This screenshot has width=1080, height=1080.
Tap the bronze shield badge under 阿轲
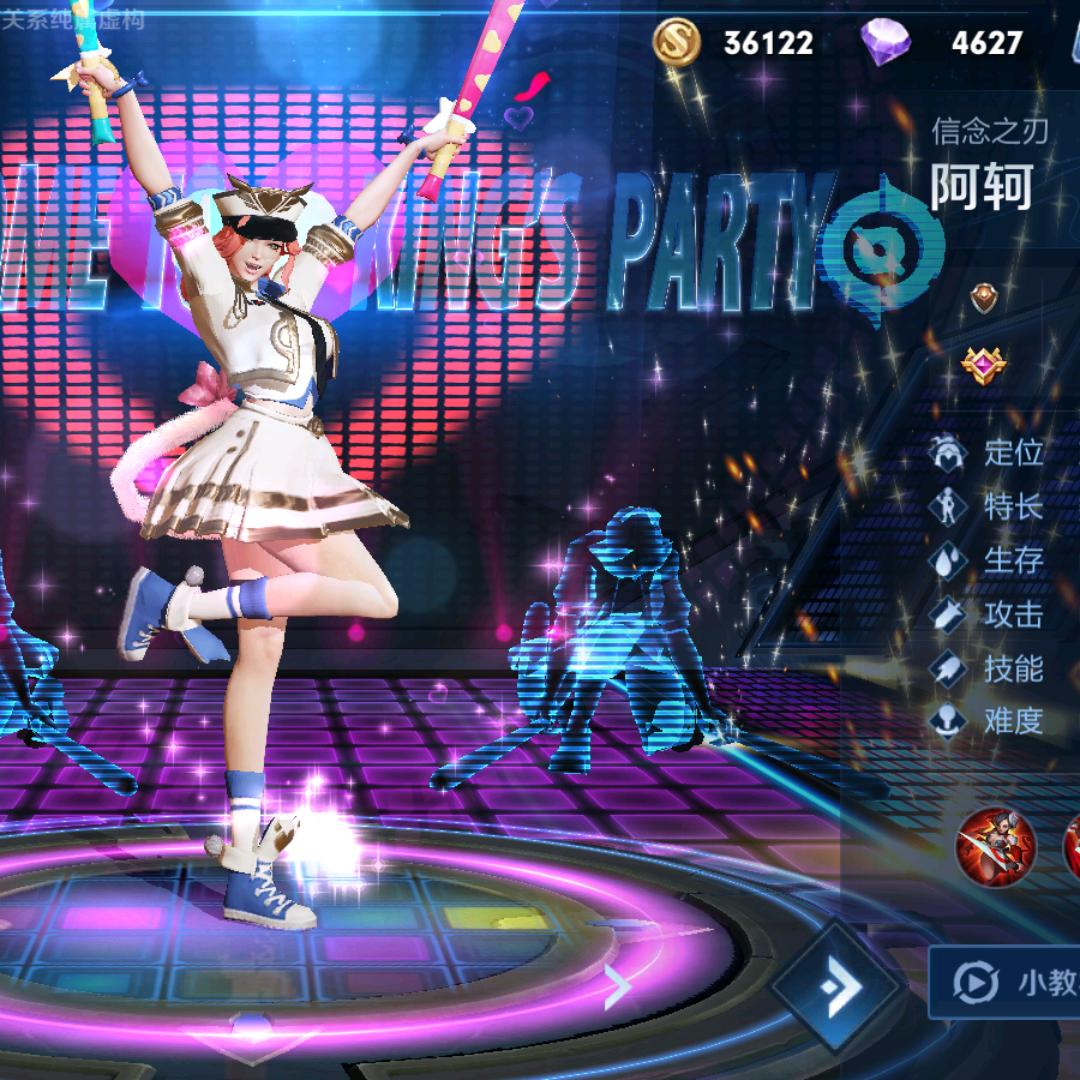(x=984, y=298)
